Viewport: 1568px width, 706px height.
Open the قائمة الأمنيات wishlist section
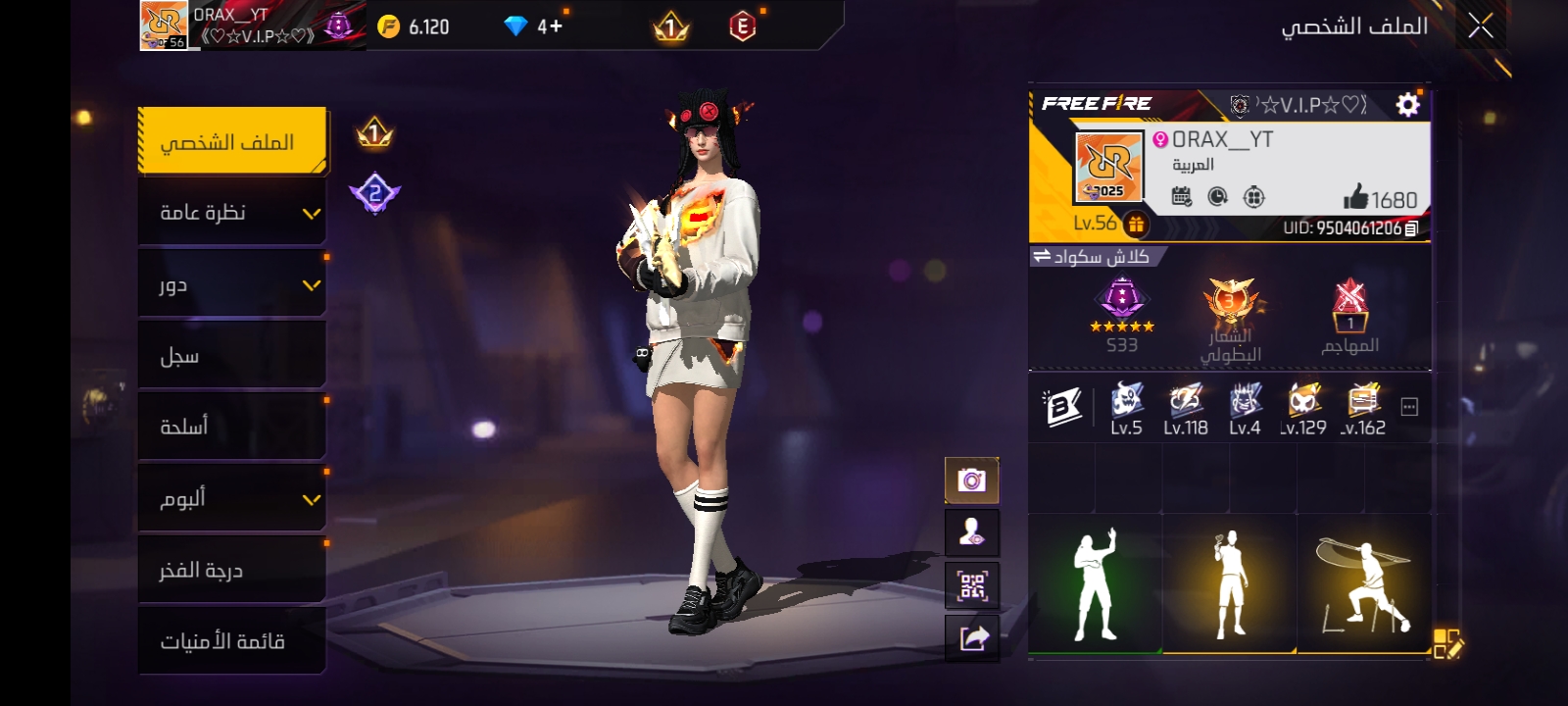click(x=231, y=641)
